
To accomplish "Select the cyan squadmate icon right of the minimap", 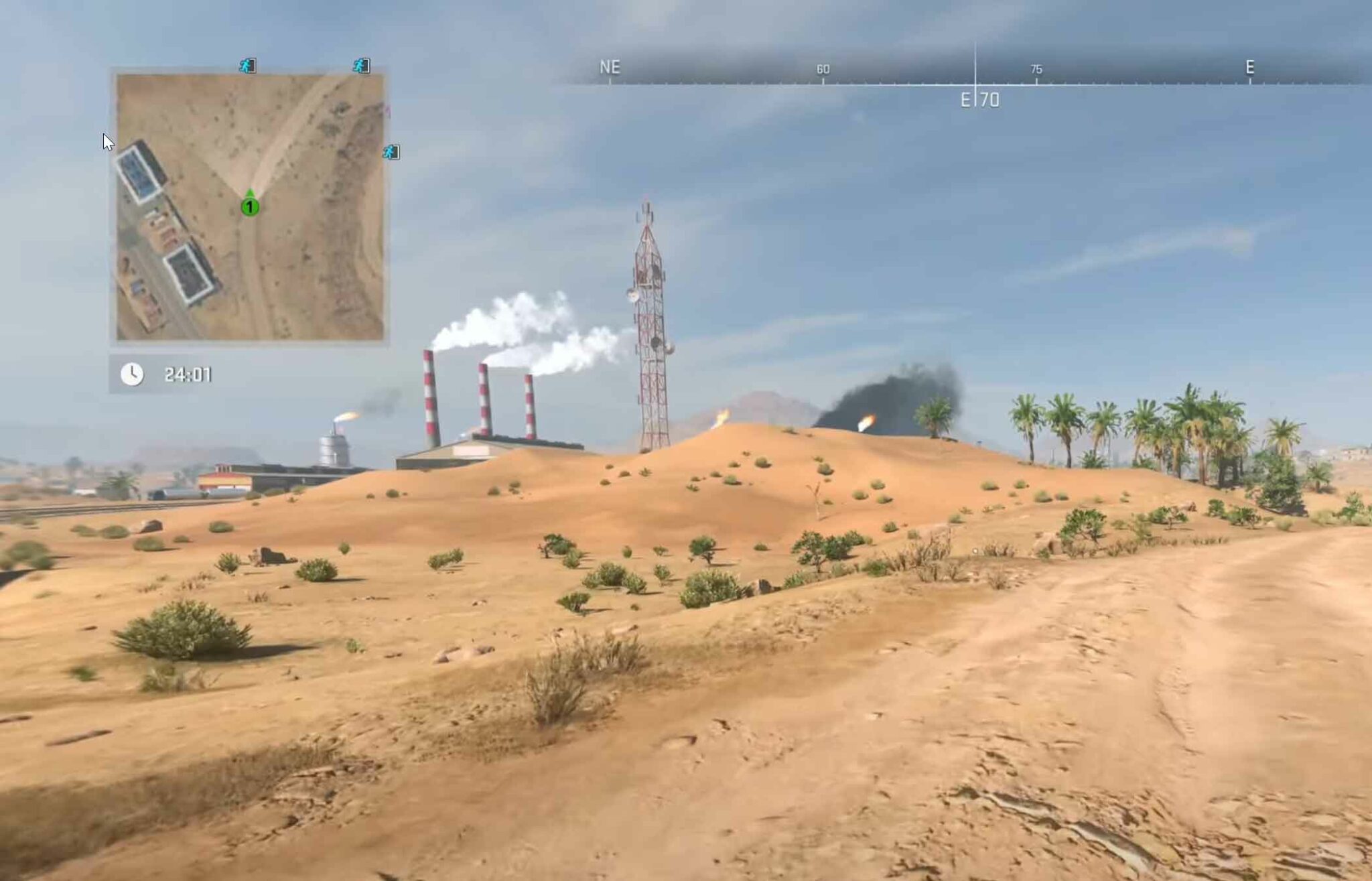I will coord(393,151).
